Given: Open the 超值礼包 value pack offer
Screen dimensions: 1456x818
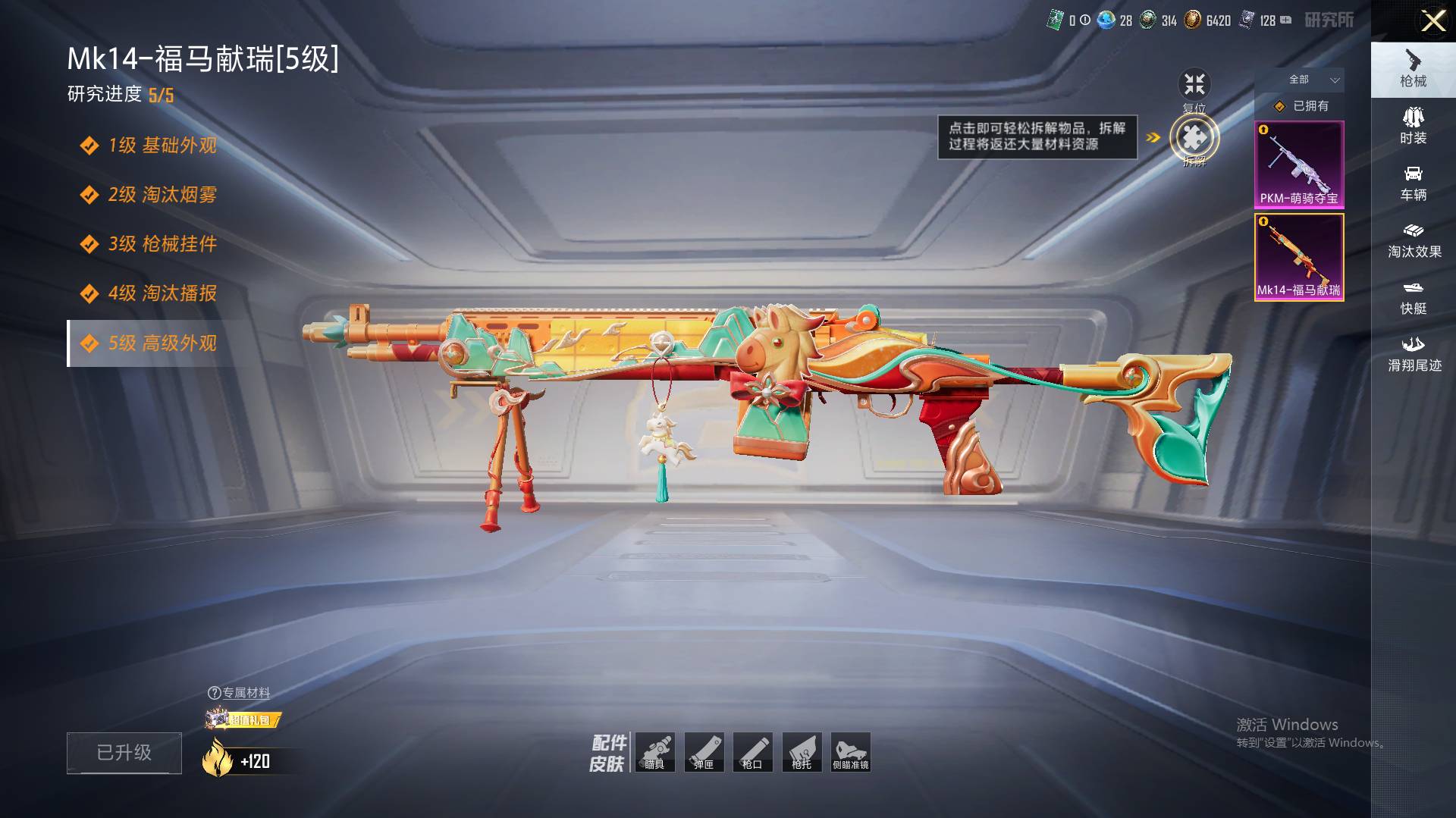Looking at the screenshot, I should pyautogui.click(x=243, y=719).
